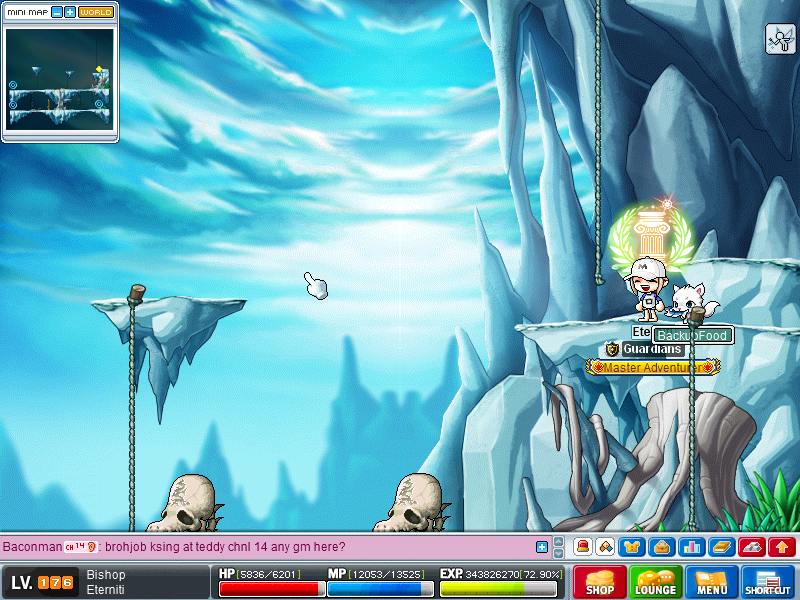Open the inventory bag icon
This screenshot has height=600, width=800.
coord(661,547)
